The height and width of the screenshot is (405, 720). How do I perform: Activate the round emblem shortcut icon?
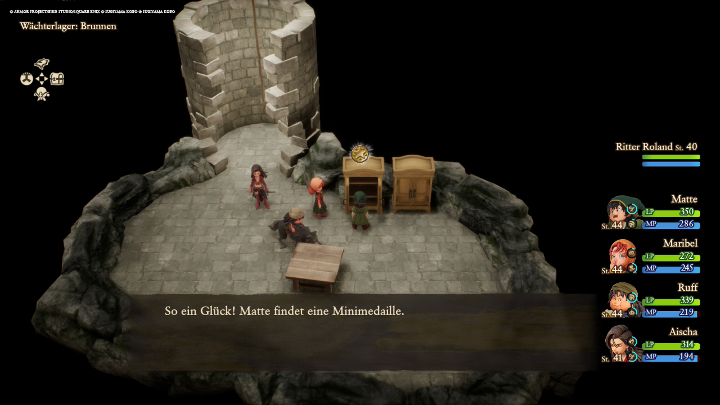pyautogui.click(x=27, y=78)
